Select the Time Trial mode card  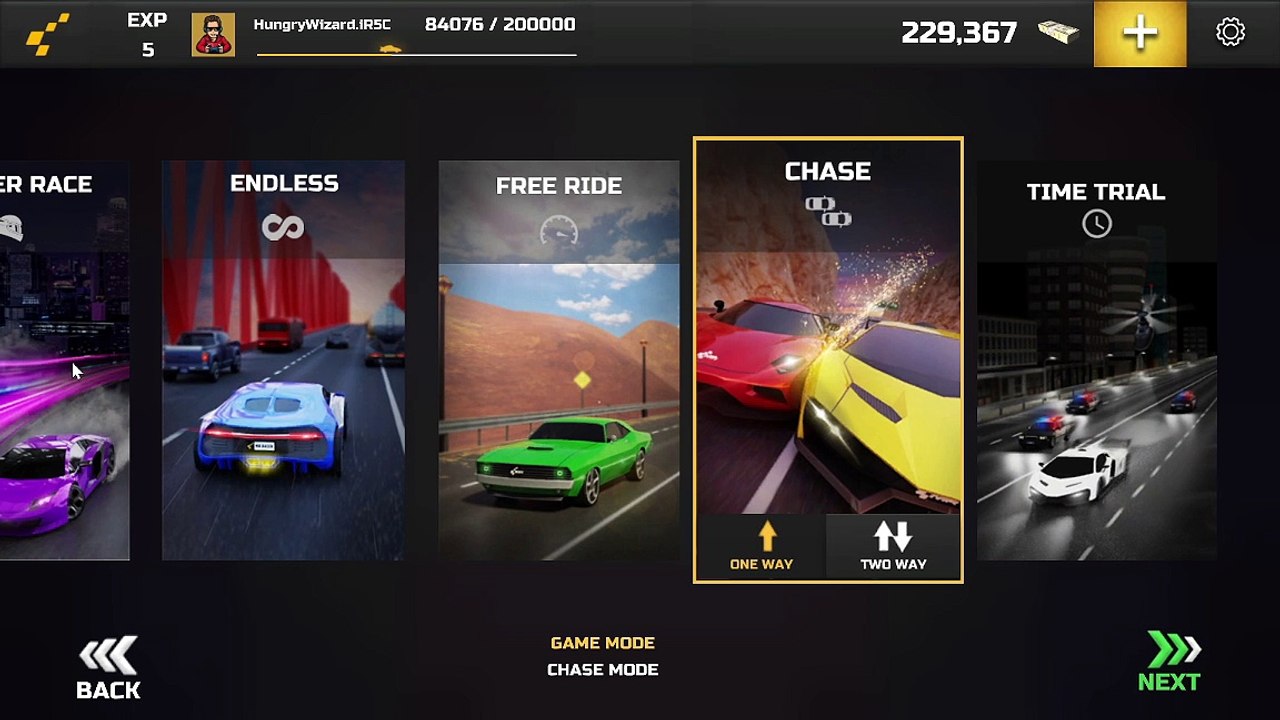pos(1096,360)
